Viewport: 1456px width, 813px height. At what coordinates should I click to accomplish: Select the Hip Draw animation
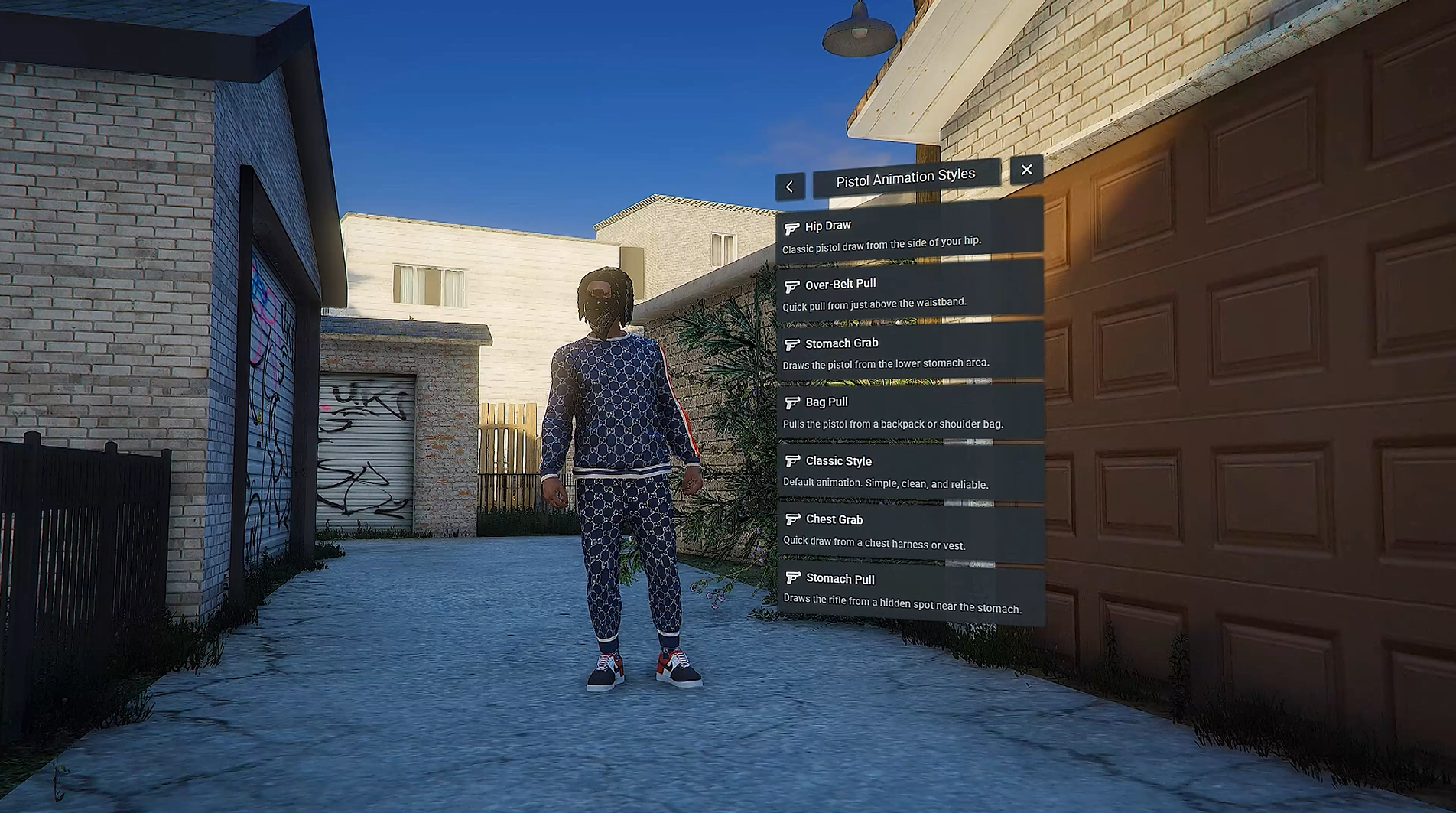point(909,233)
